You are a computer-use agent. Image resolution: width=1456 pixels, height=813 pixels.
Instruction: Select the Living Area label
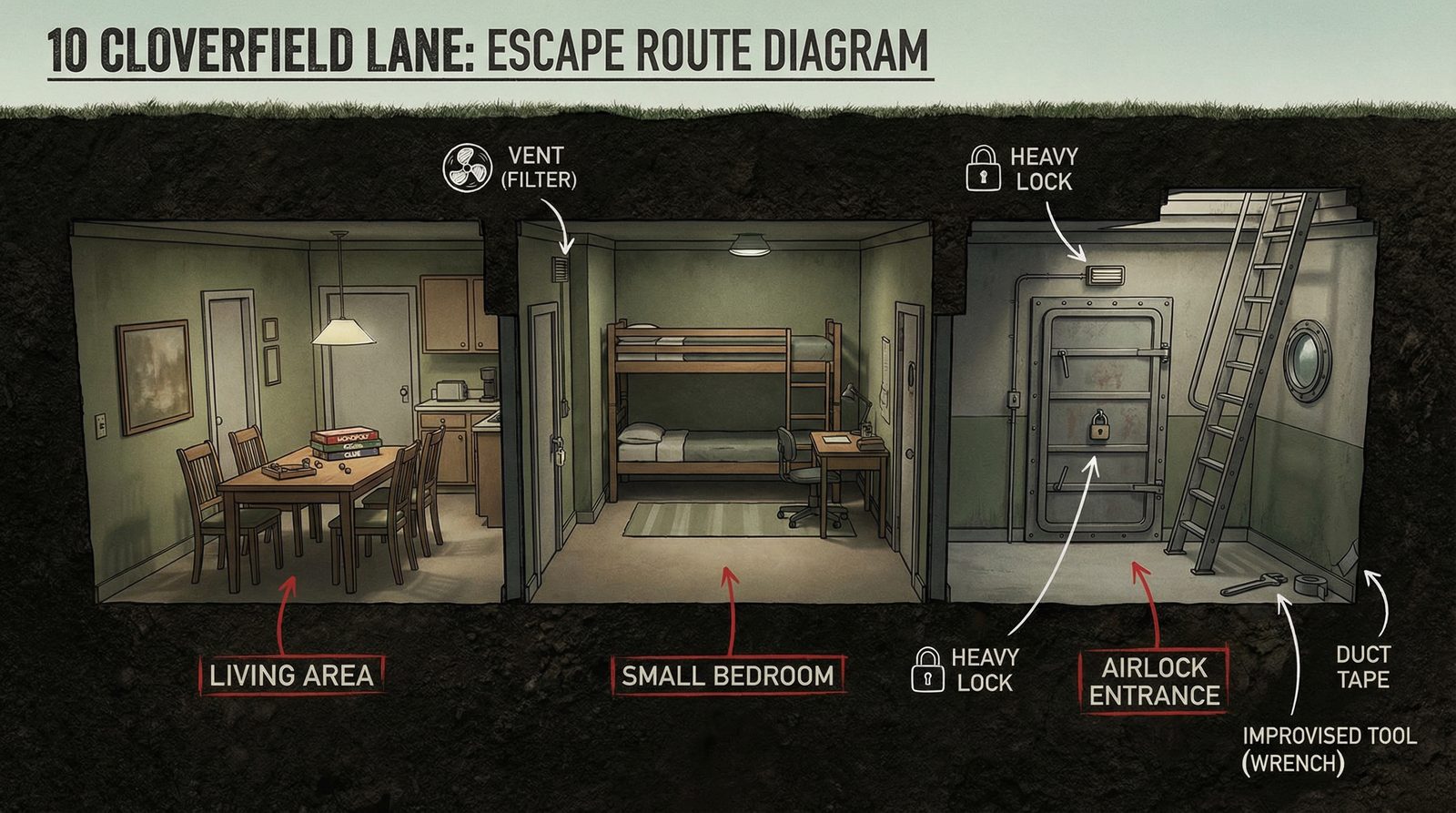[291, 676]
